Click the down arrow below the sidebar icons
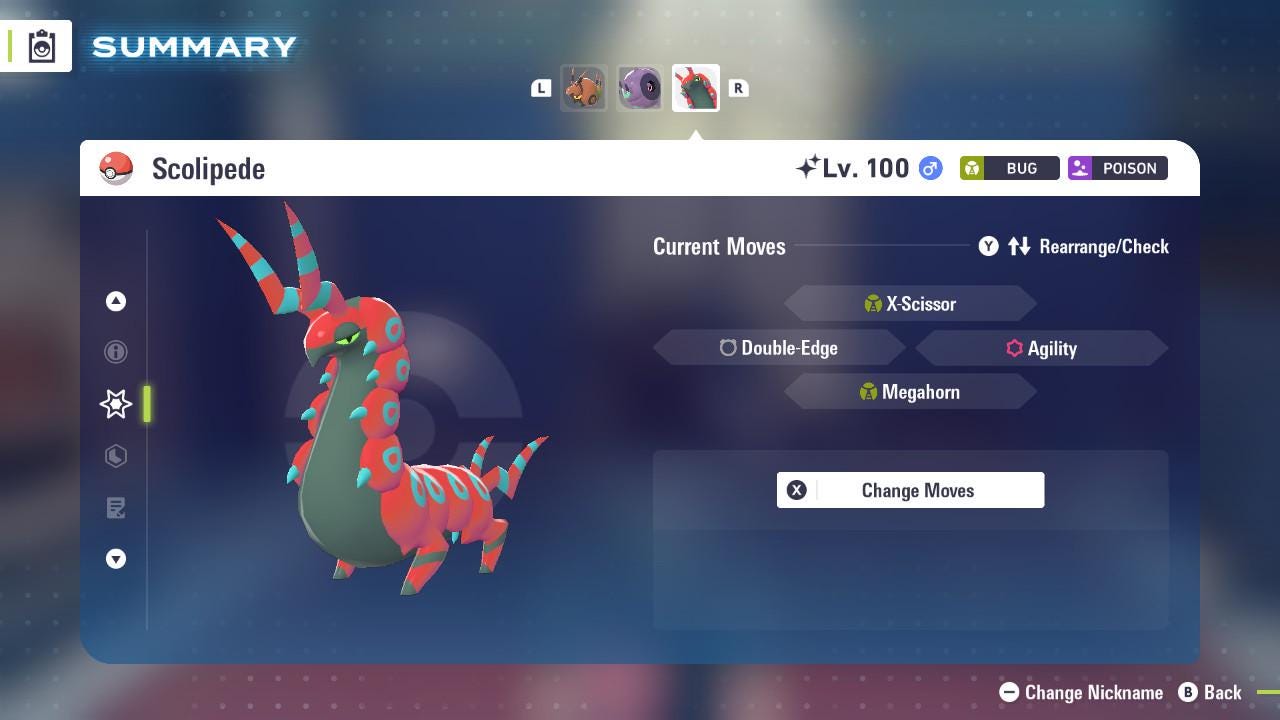This screenshot has height=720, width=1280. pos(115,559)
